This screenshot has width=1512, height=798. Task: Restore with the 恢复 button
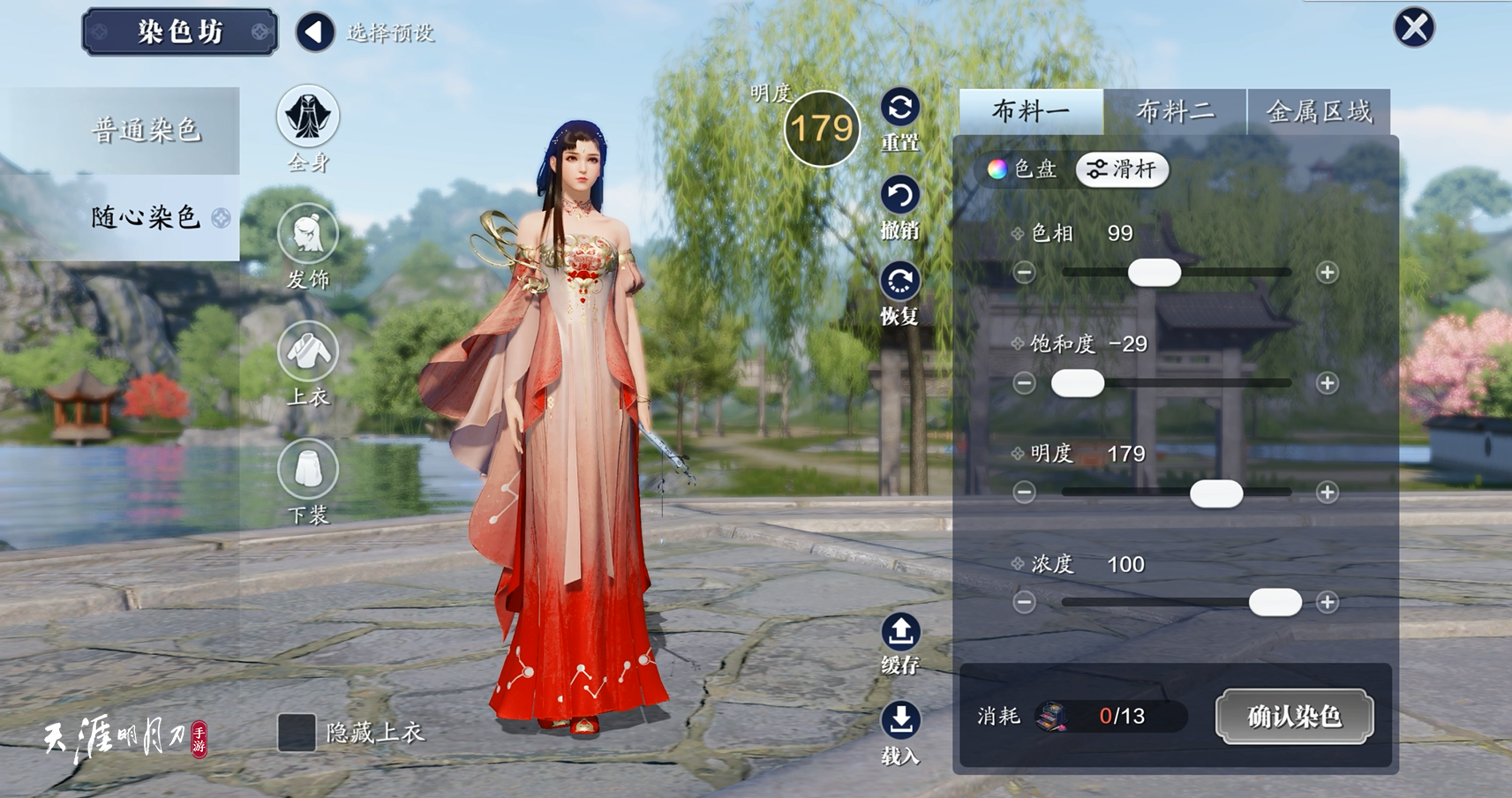(x=900, y=282)
